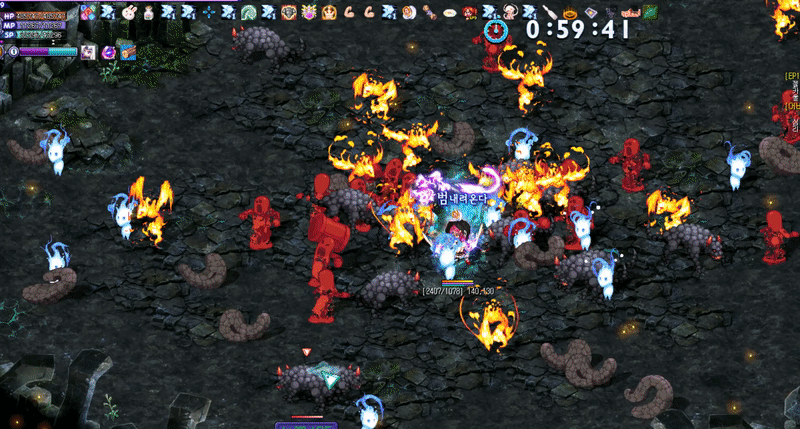Select the pink potion bottle icon
This screenshot has height=429, width=800.
[149, 12]
